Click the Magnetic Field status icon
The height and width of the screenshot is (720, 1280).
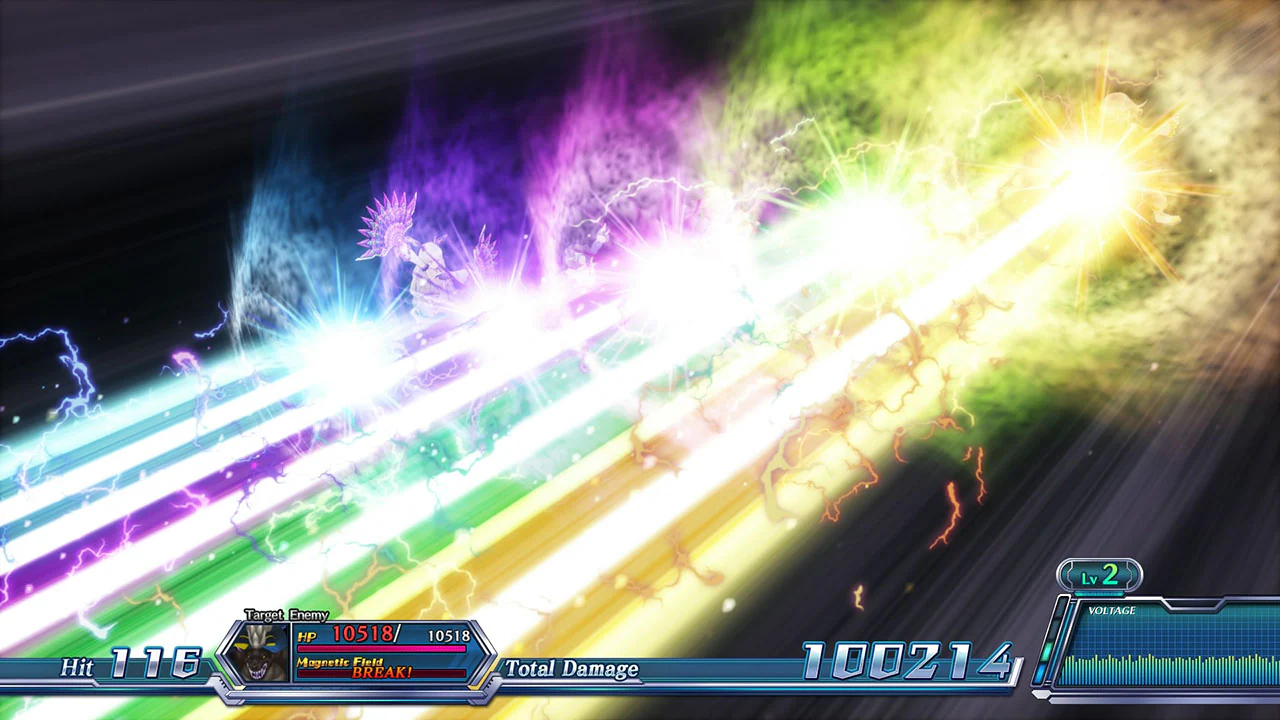(x=340, y=661)
